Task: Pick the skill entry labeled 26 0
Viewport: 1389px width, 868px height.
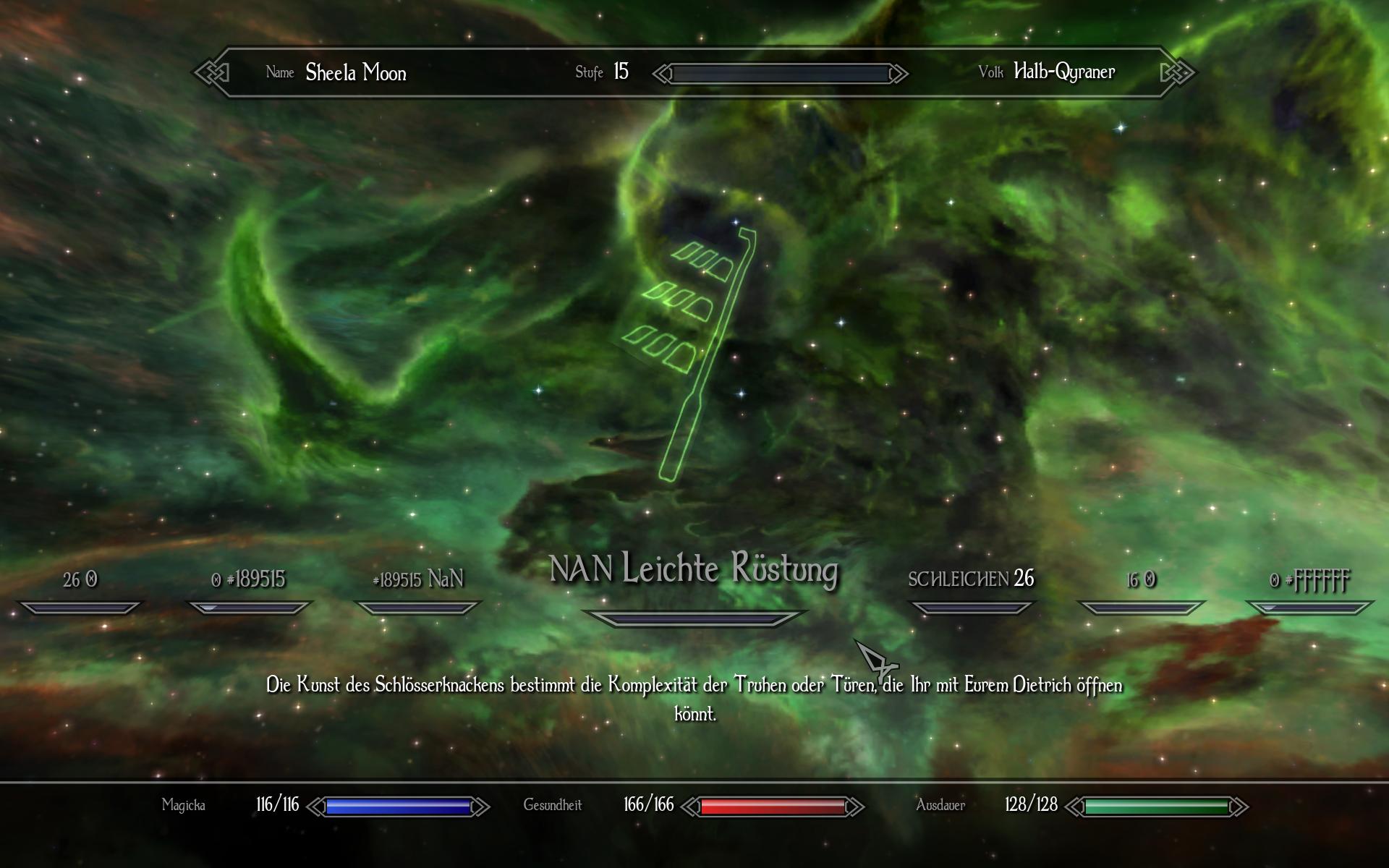Action: [80, 580]
